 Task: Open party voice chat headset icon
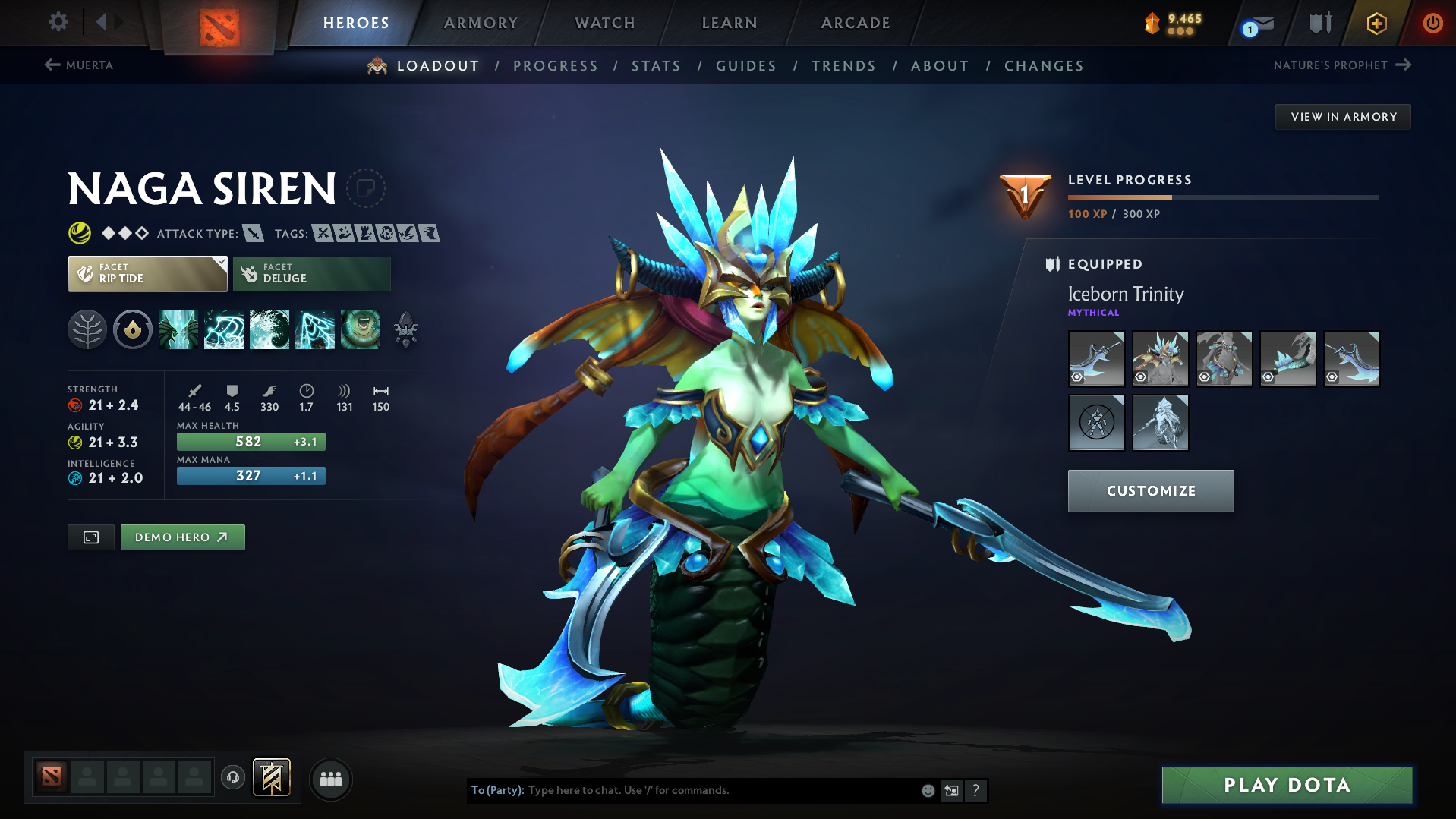click(x=232, y=777)
